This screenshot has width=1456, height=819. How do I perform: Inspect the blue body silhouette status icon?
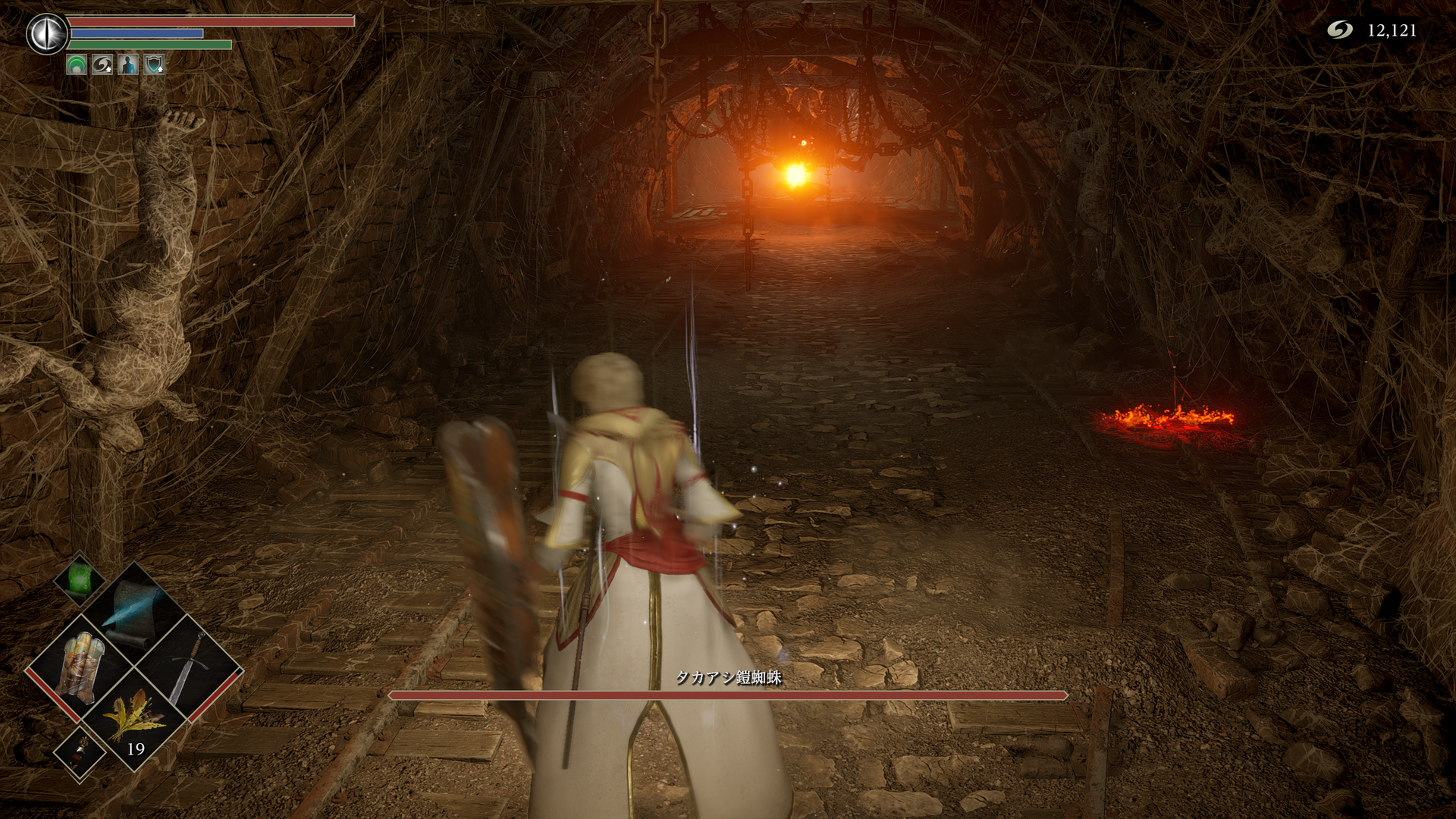pyautogui.click(x=128, y=65)
